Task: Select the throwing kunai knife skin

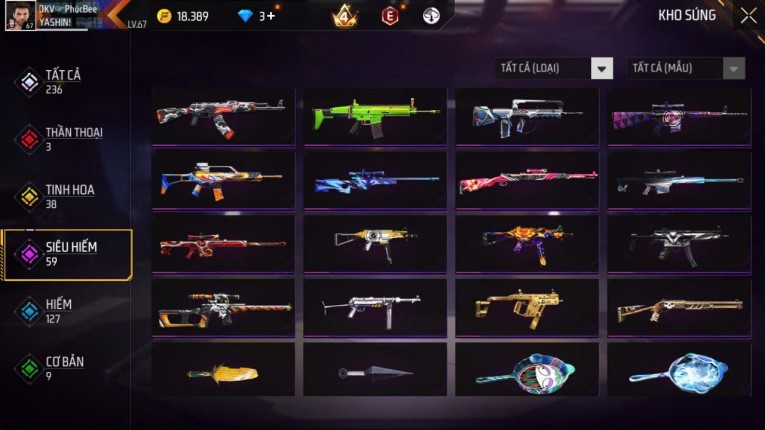Action: tap(375, 372)
